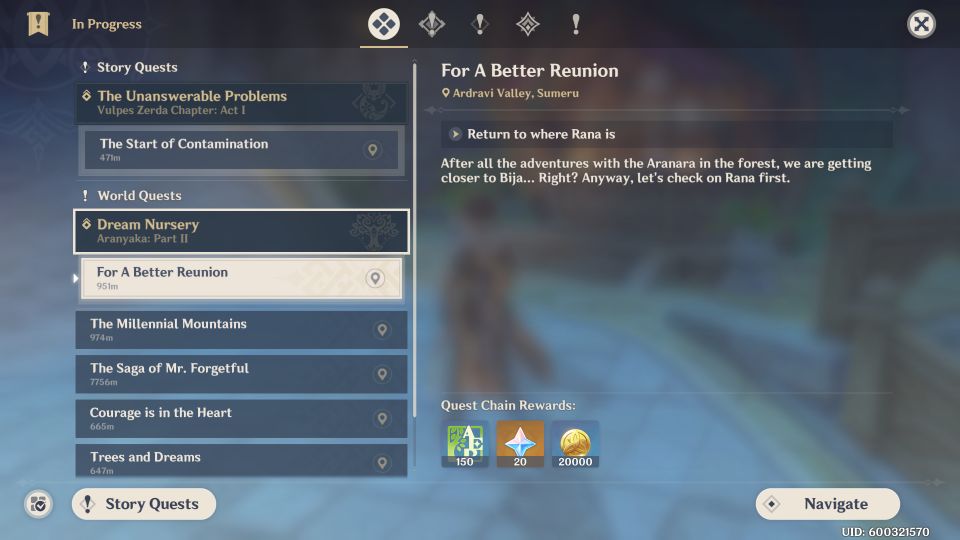Open the Story Quests filter button
The image size is (960, 540).
[143, 504]
